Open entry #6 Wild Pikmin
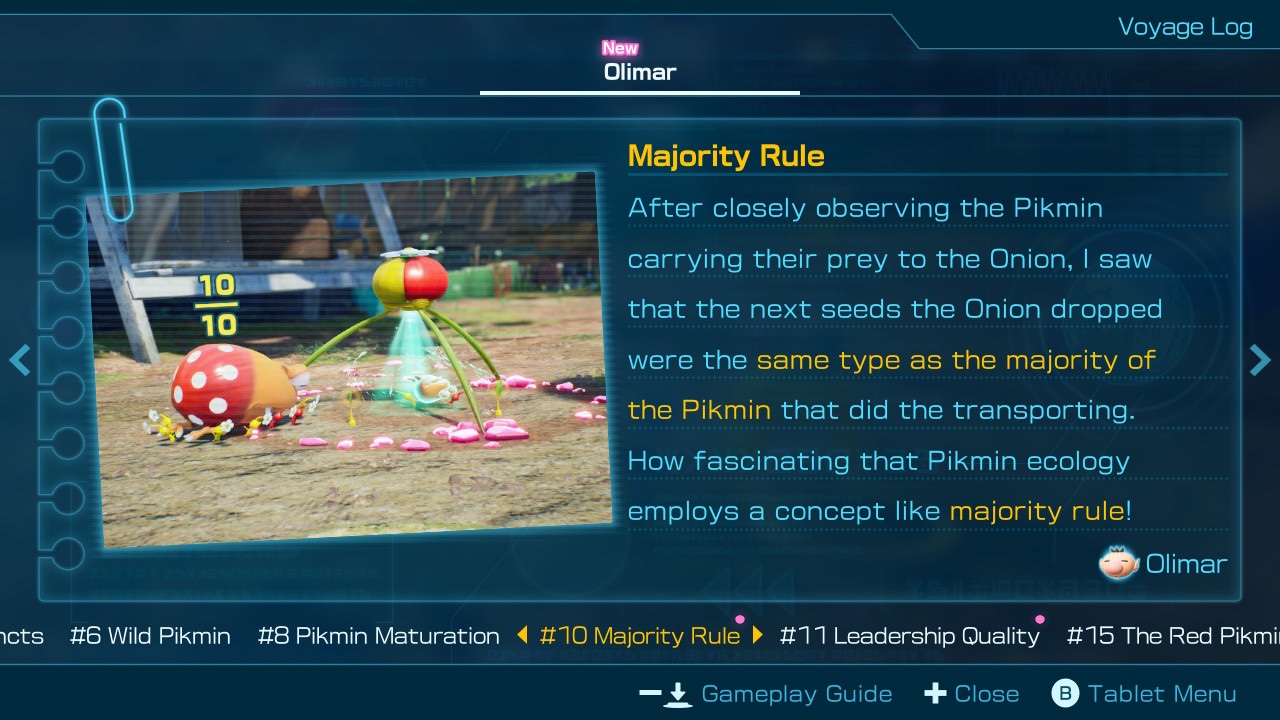The image size is (1280, 720). (150, 636)
